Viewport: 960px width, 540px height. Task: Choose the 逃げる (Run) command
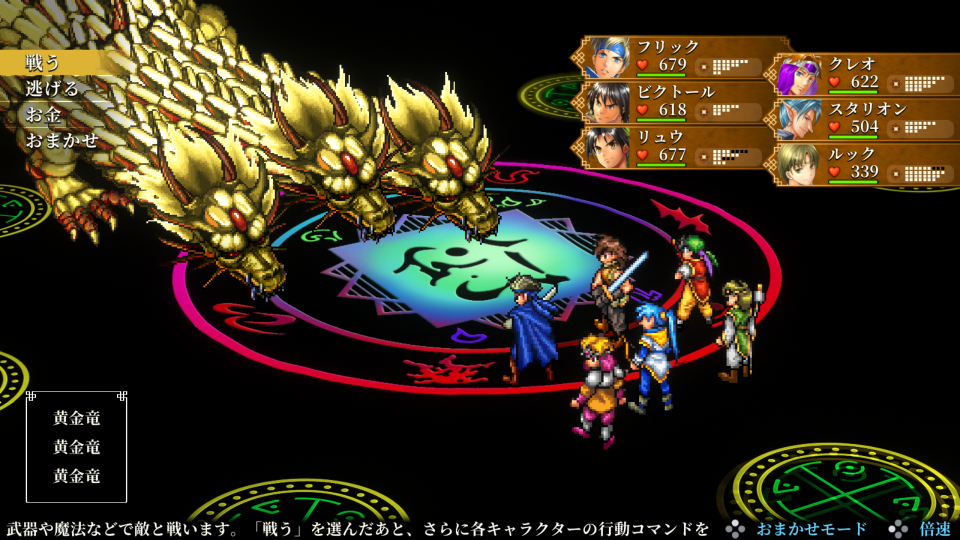[52, 89]
